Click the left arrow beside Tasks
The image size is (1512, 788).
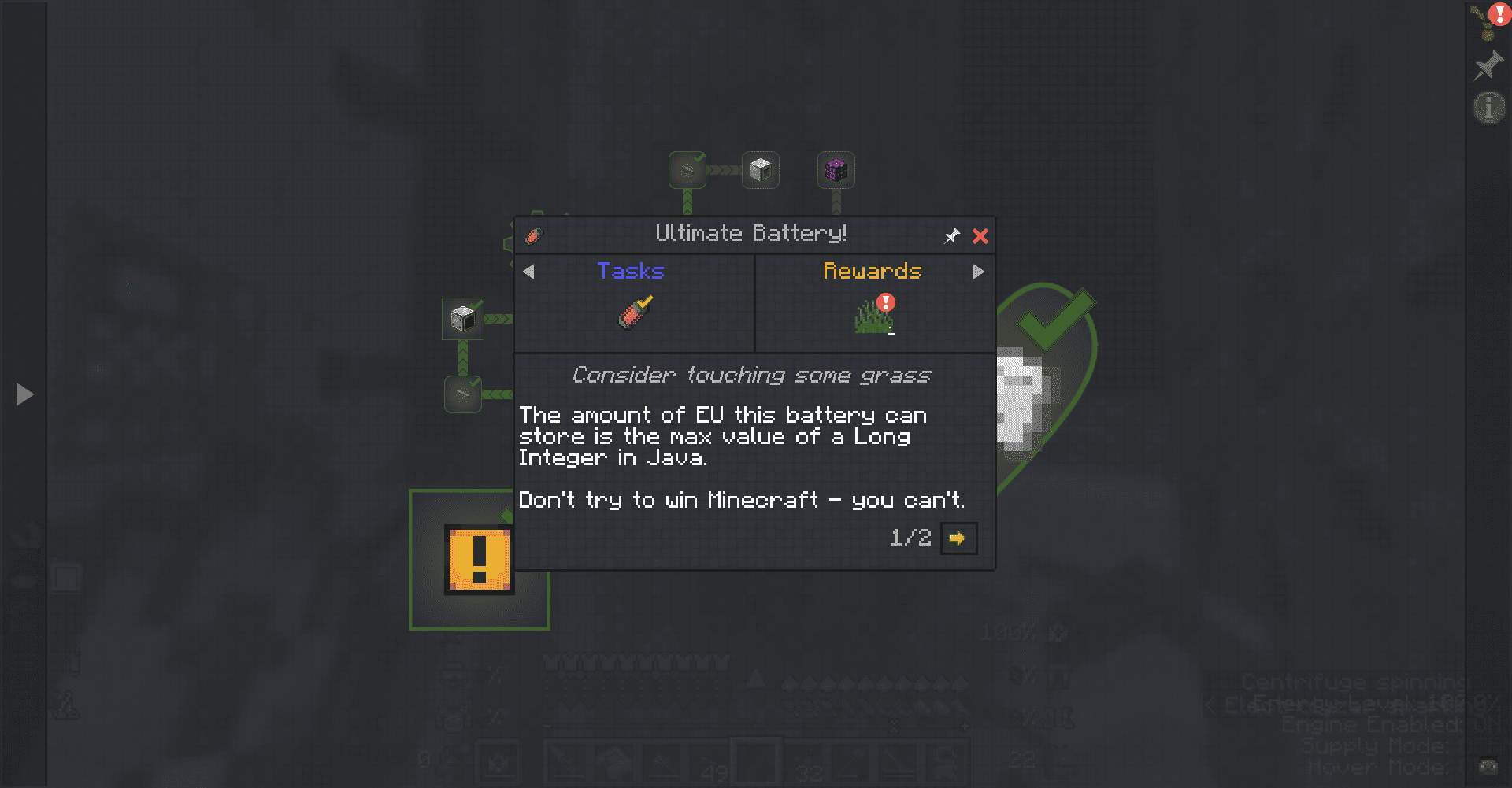(x=528, y=272)
